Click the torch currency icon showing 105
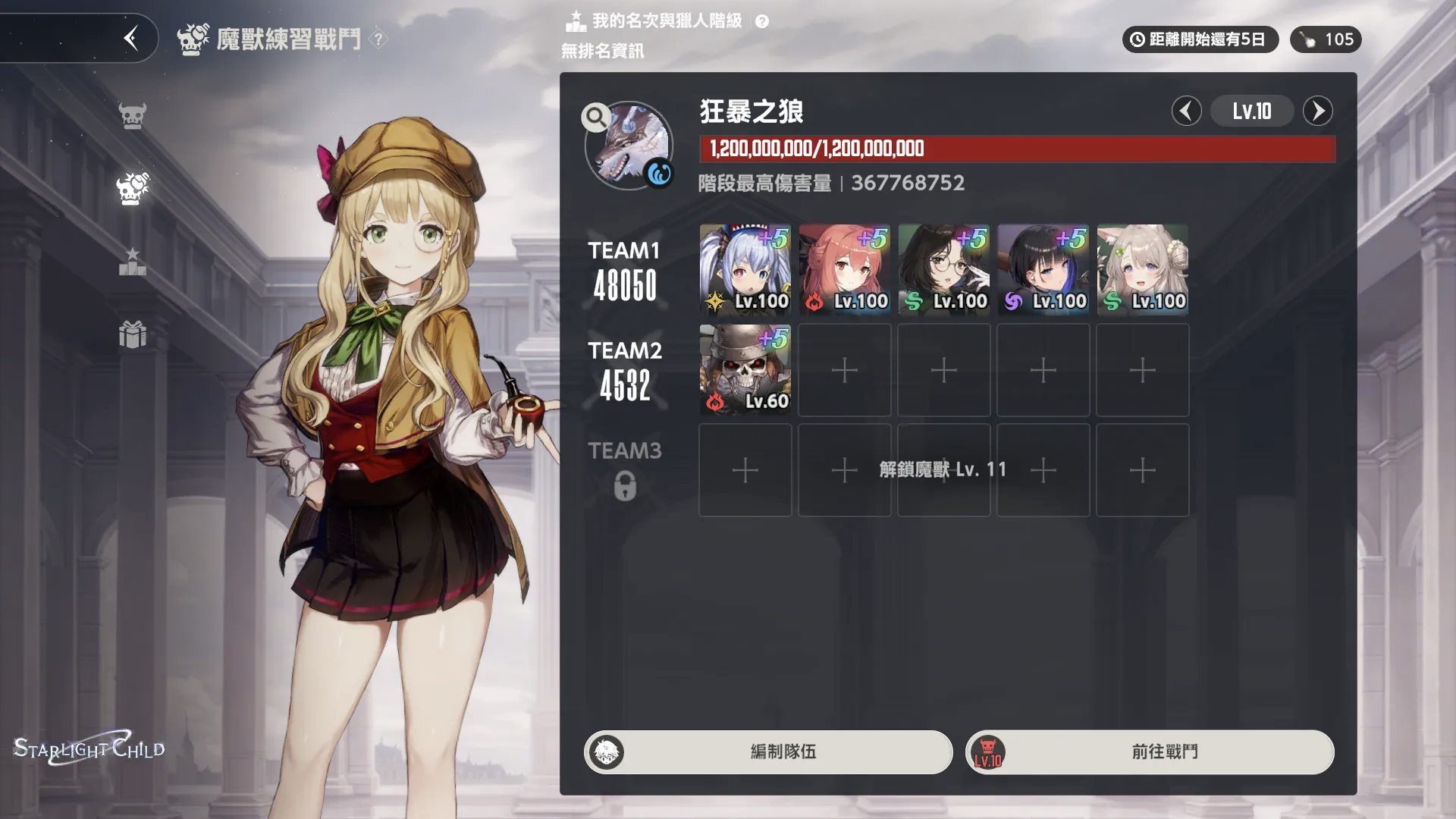Image resolution: width=1456 pixels, height=819 pixels. pos(1307,39)
